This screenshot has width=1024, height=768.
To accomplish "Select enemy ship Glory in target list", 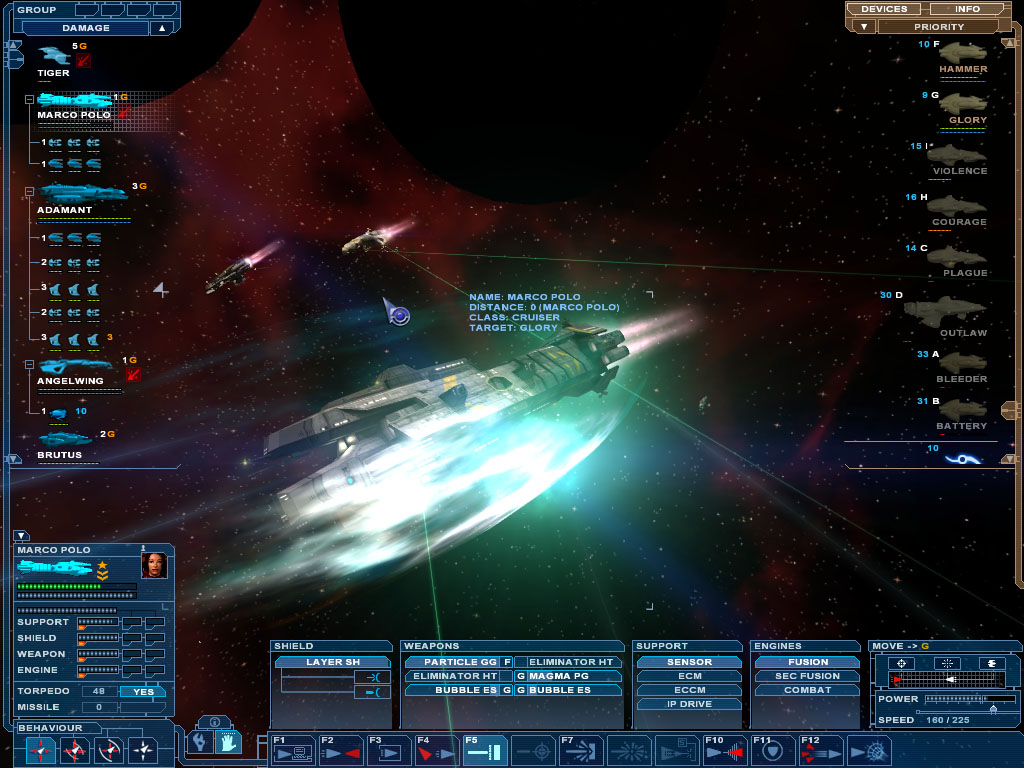I will (964, 105).
